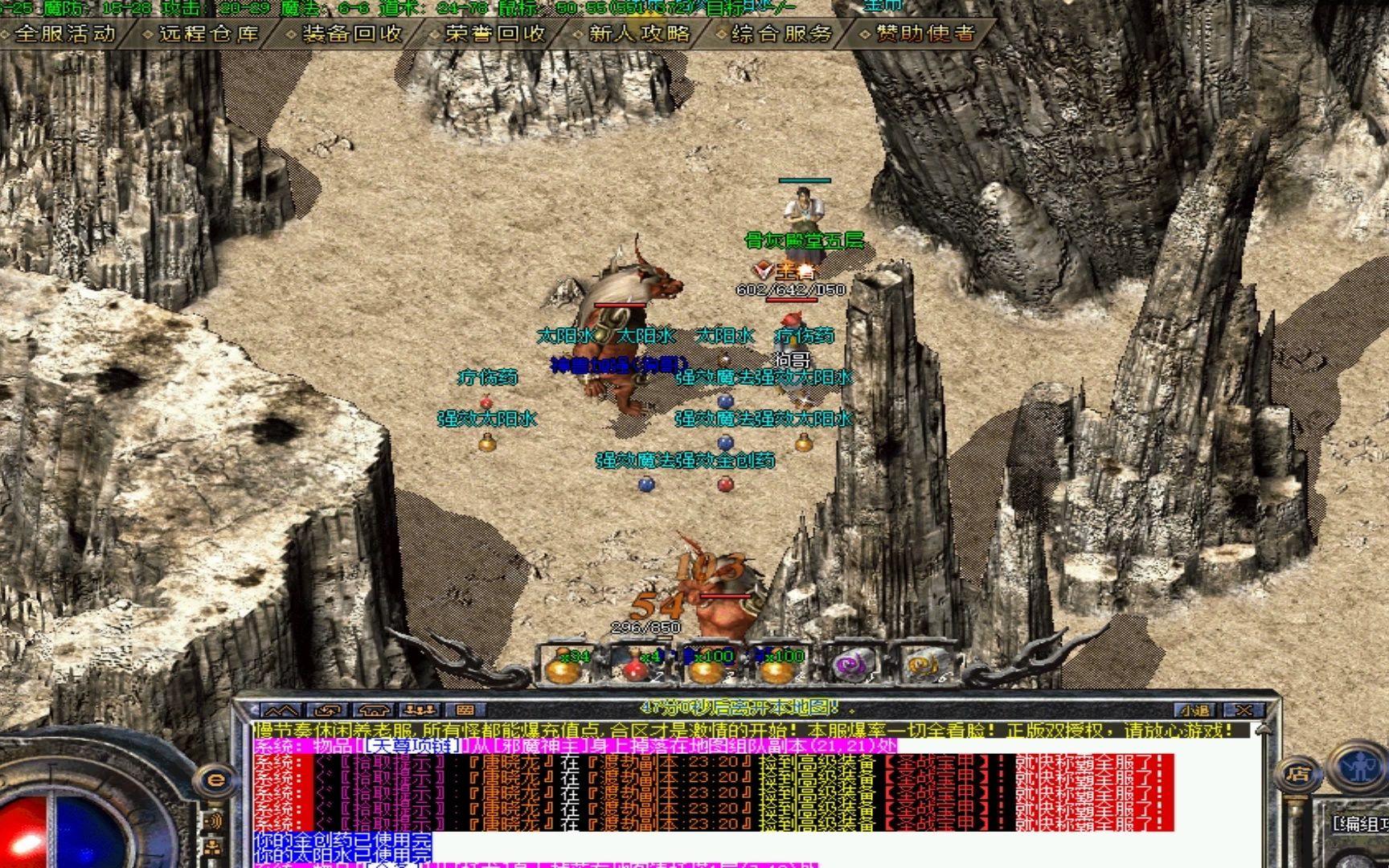This screenshot has height=868, width=1389.
Task: Click the 小退 logout button
Action: pyautogui.click(x=1195, y=710)
